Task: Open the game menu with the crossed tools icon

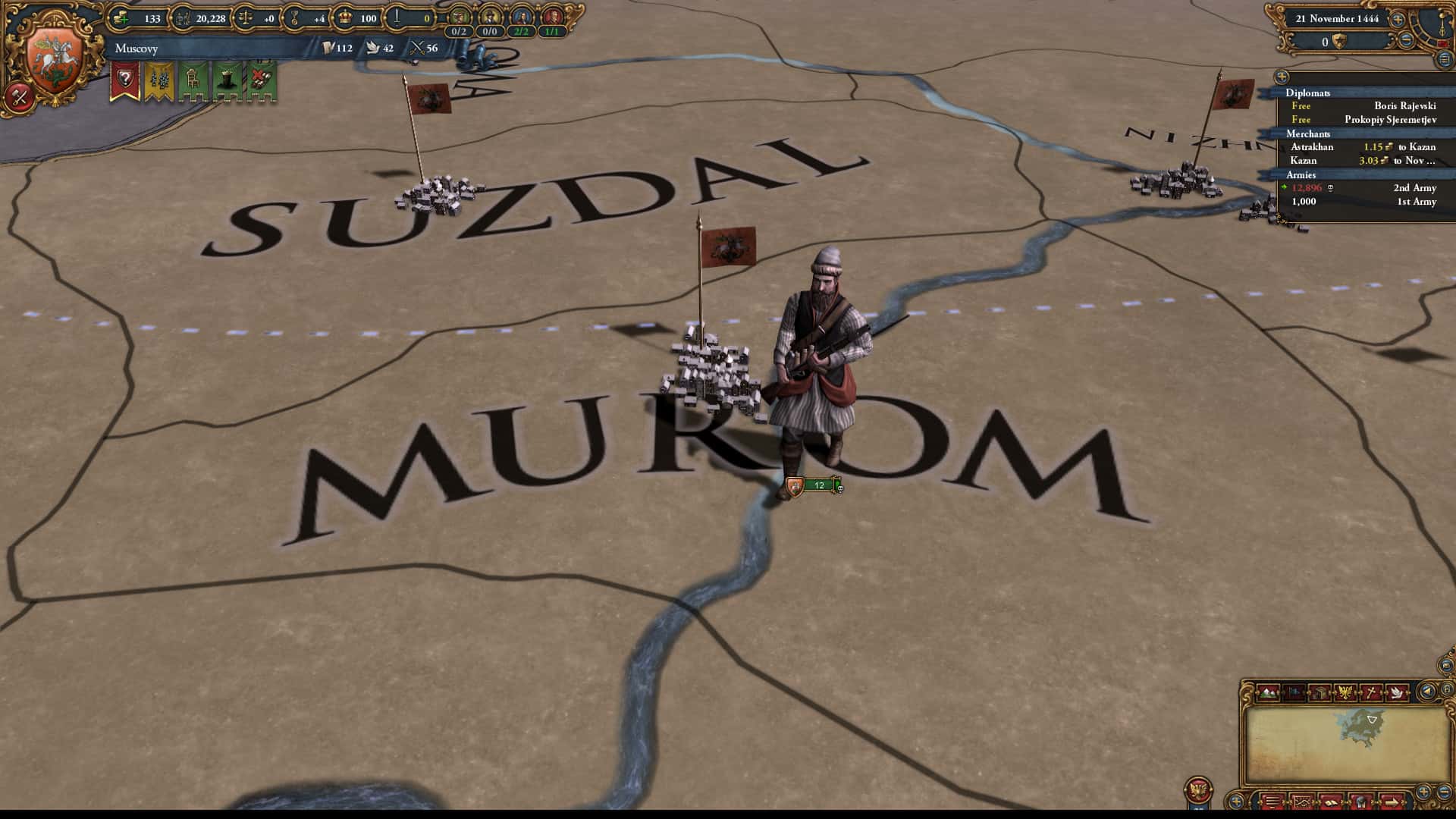Action: [x=17, y=96]
